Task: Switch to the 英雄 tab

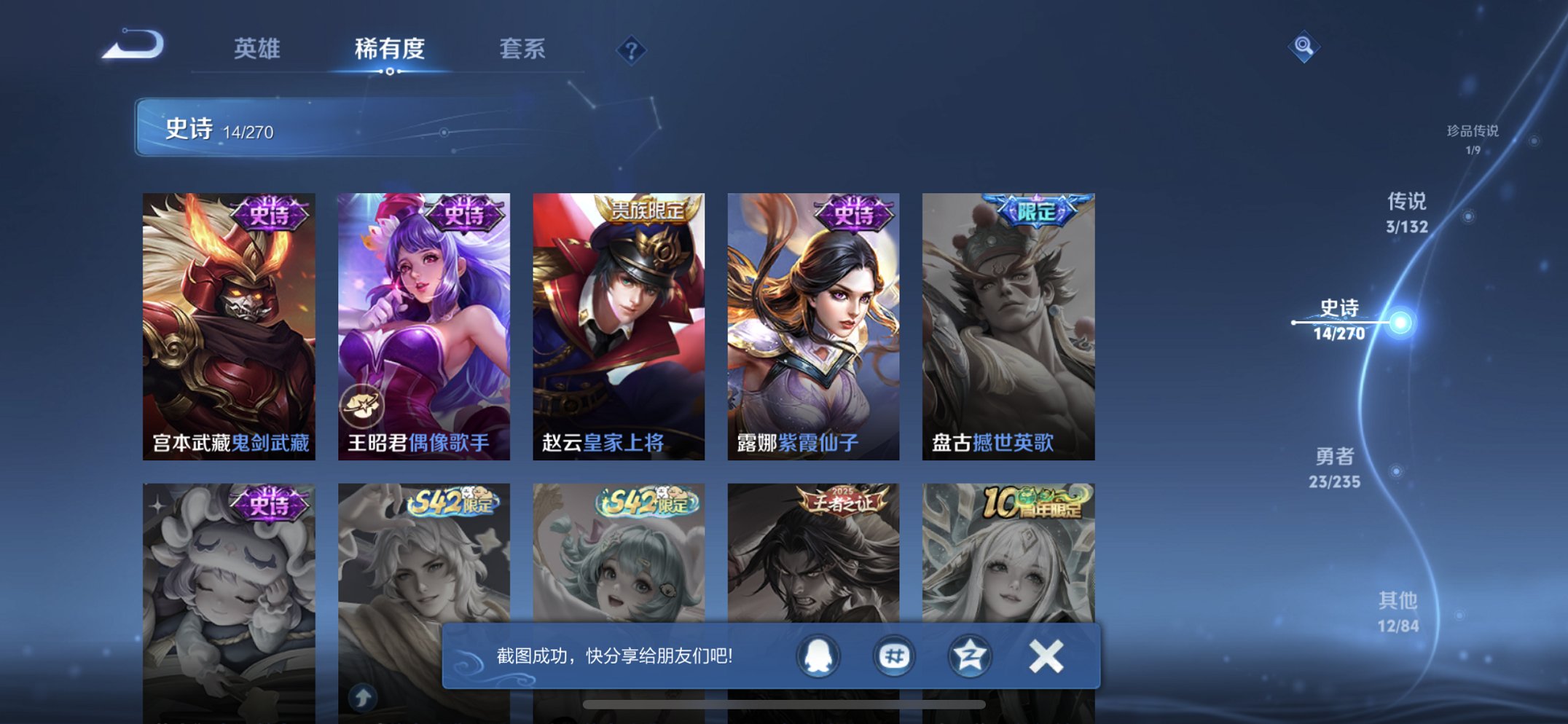Action: pos(258,50)
